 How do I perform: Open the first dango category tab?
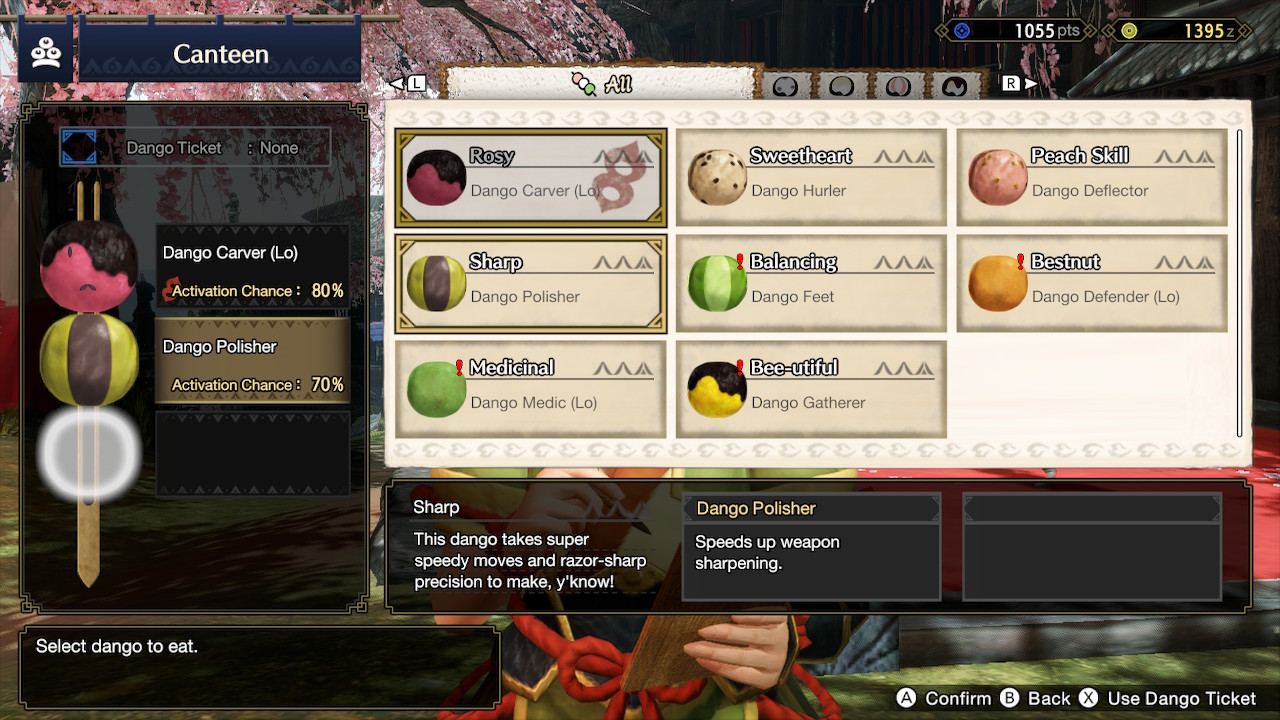coord(786,87)
